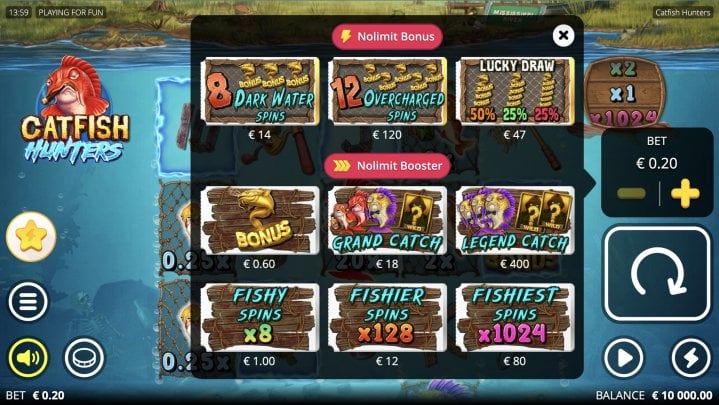Activate the Legend Catch booster
The image size is (719, 405).
[x=514, y=221]
